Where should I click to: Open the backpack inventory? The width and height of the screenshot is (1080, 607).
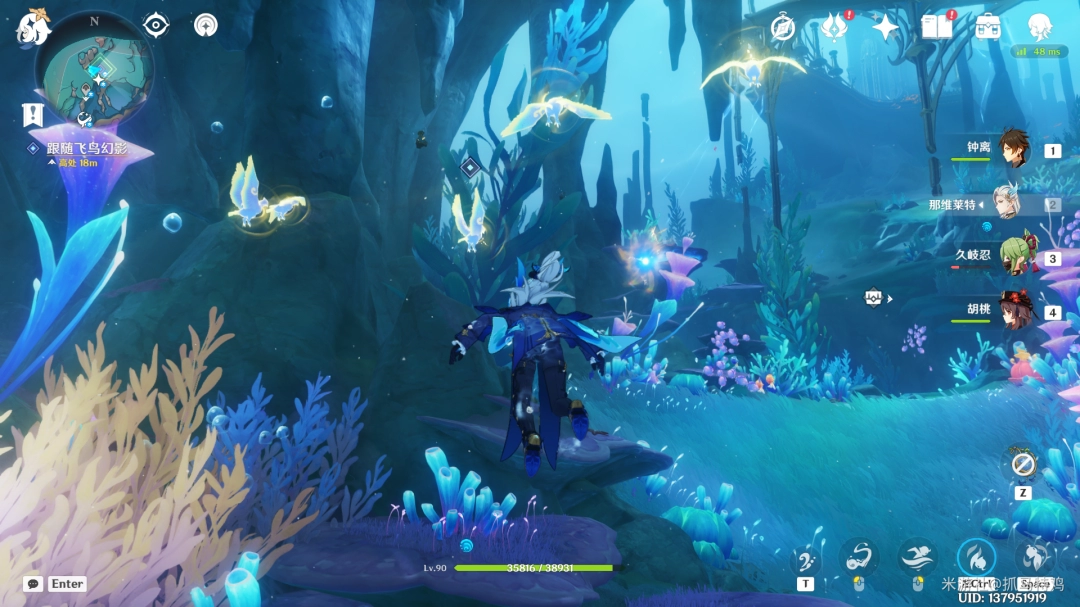988,27
